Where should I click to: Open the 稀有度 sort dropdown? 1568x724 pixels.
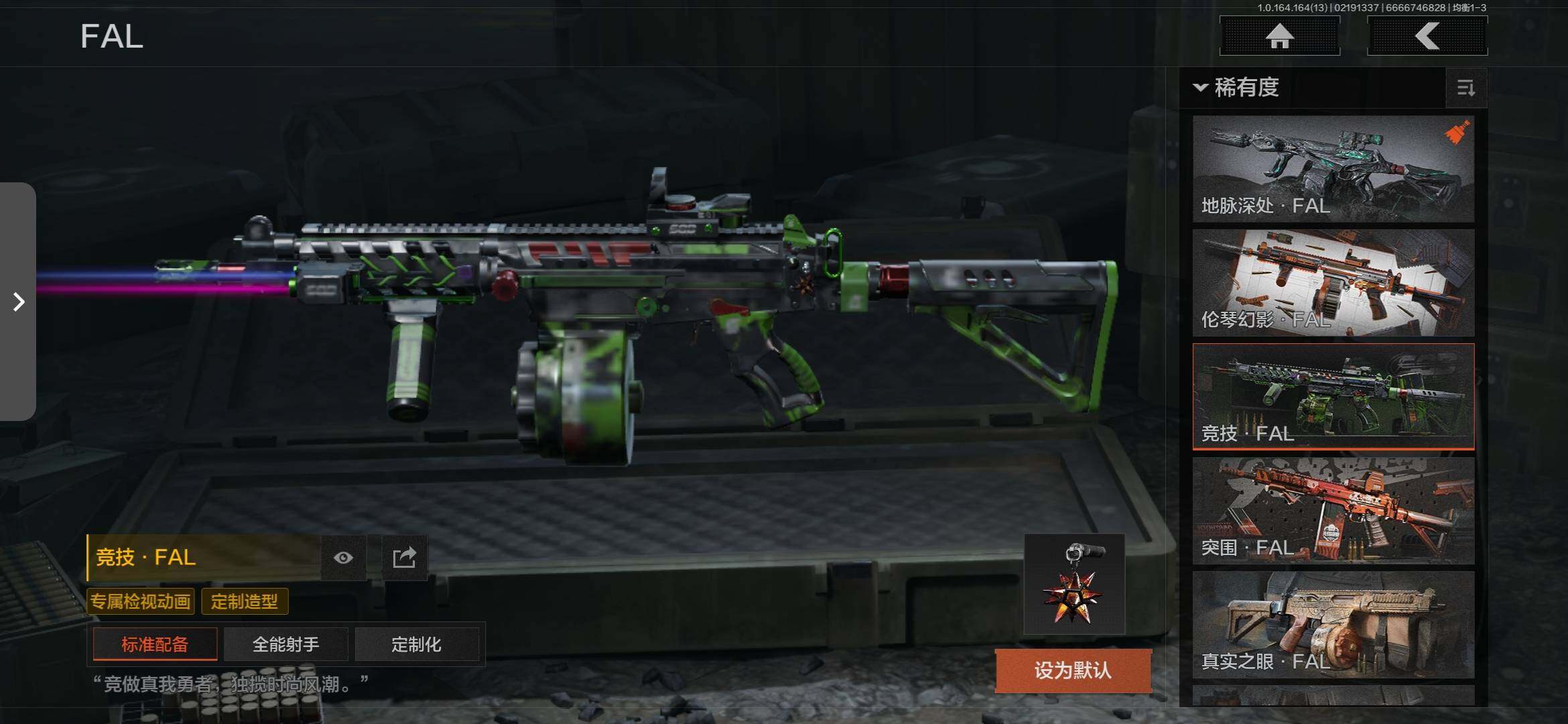1237,88
